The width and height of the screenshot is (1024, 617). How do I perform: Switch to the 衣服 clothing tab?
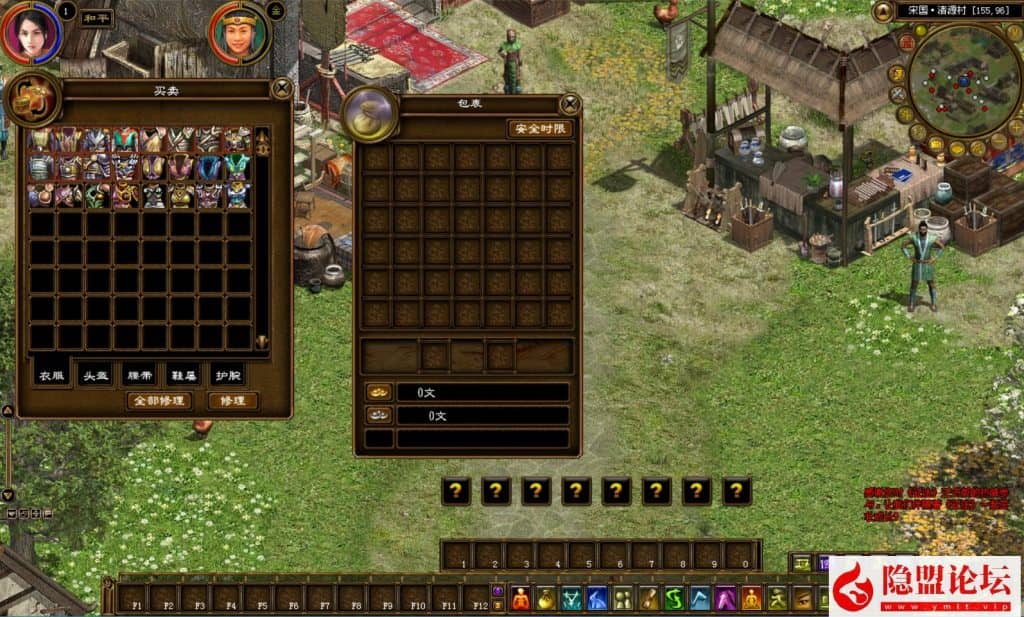pyautogui.click(x=52, y=375)
